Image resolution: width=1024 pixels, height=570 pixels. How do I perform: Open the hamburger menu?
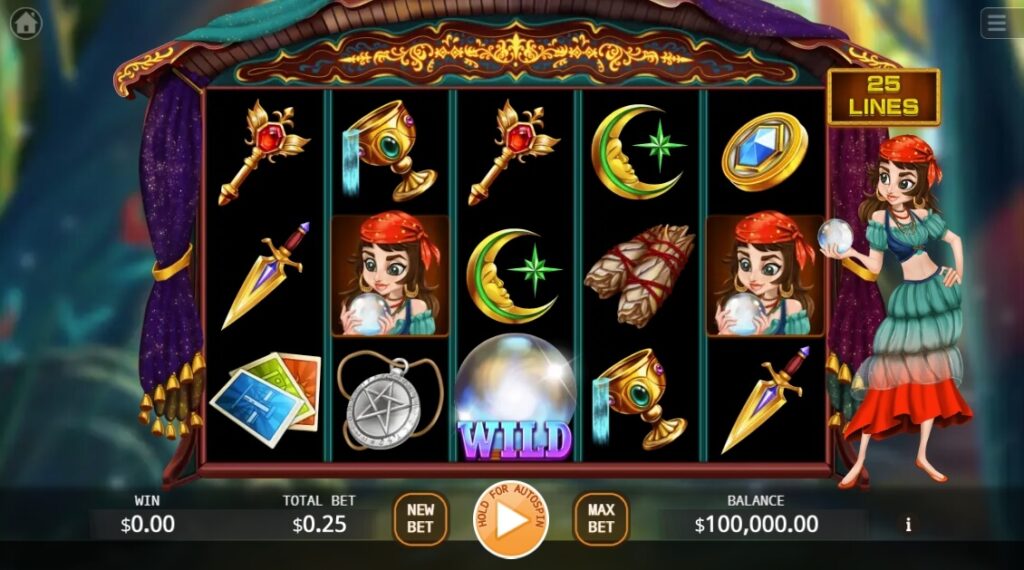(1000, 22)
